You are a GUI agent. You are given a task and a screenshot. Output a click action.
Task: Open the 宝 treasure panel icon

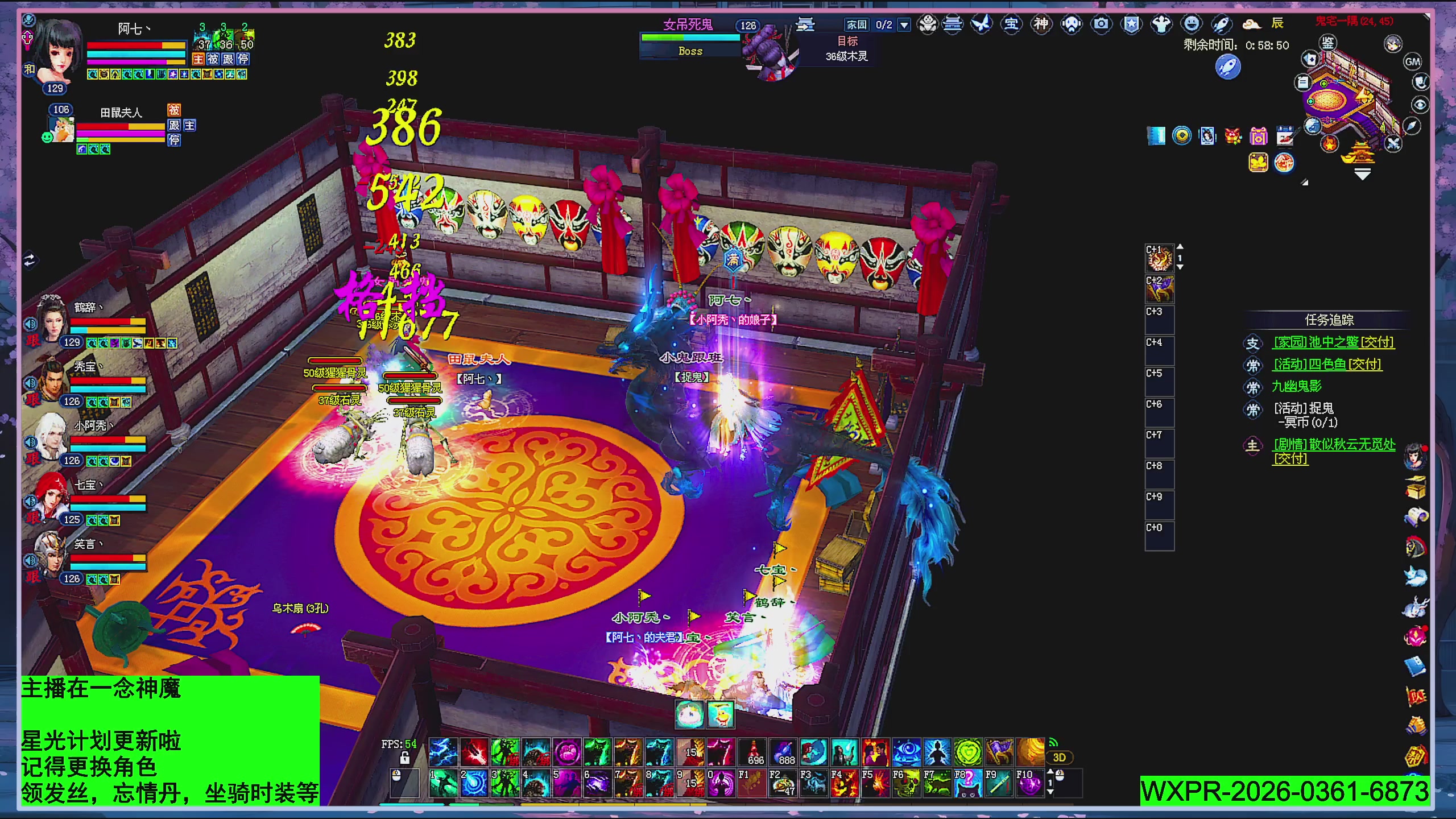pos(1012,24)
